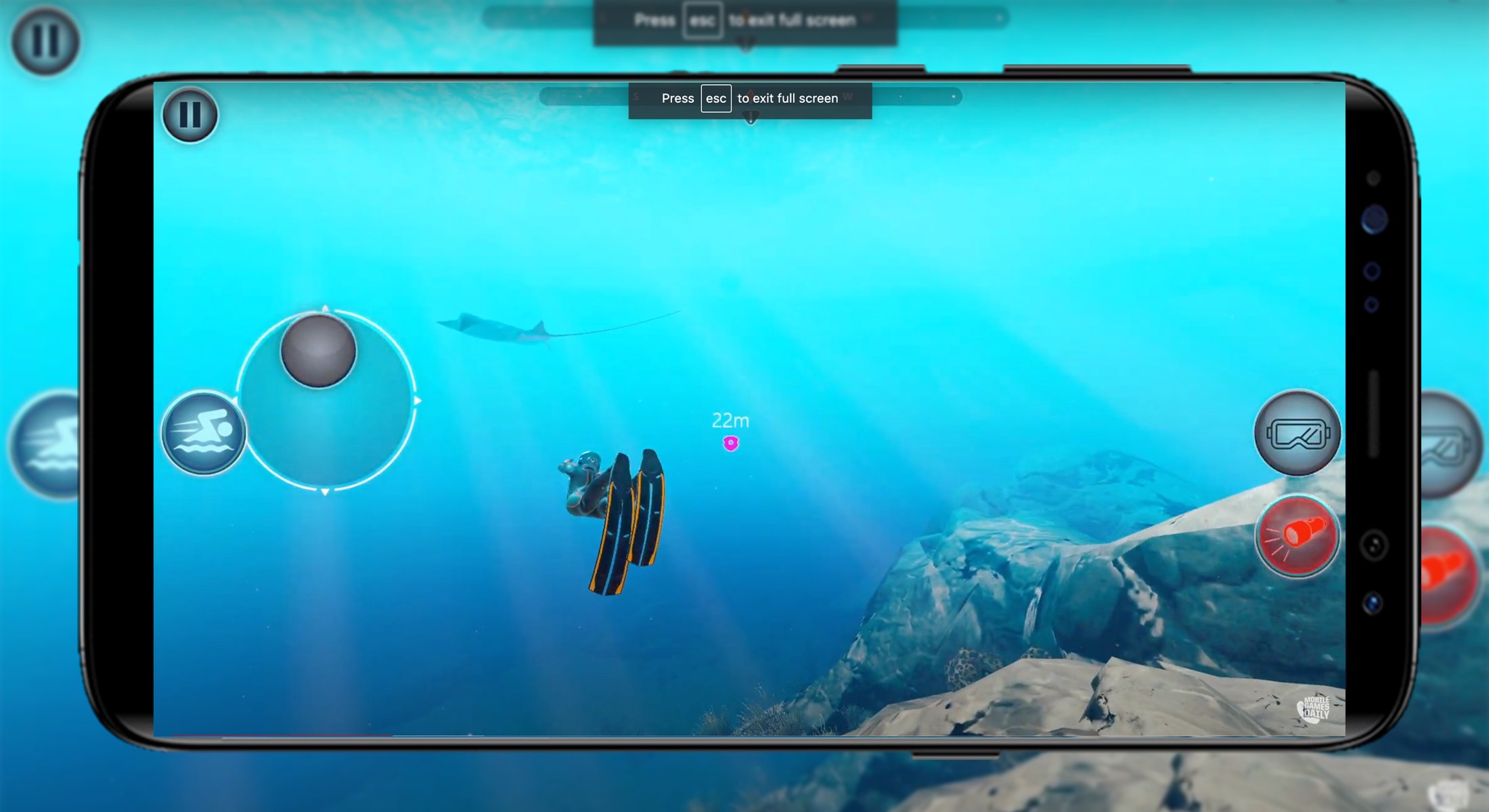This screenshot has height=812, width=1489.
Task: Toggle the red flashlight button on
Action: [1297, 537]
